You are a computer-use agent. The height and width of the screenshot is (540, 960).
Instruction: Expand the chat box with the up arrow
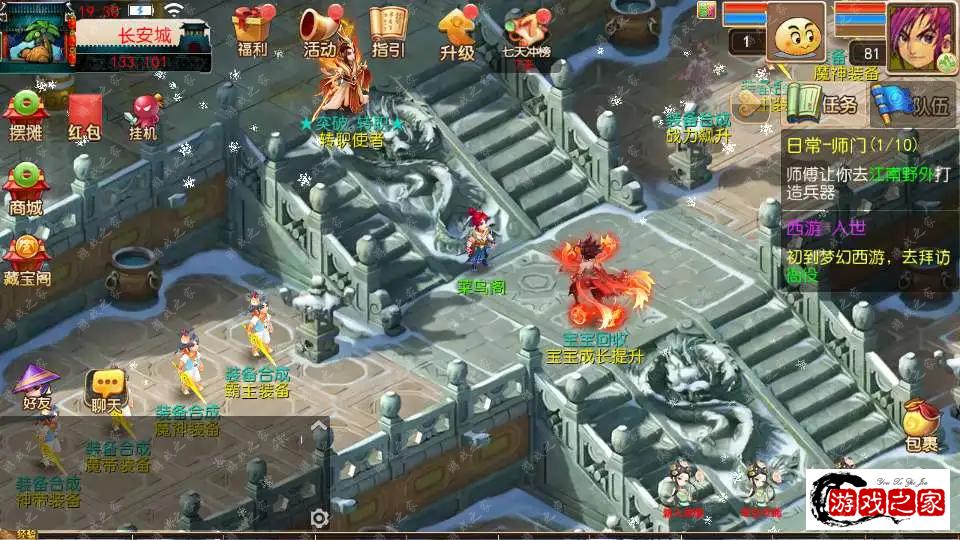point(320,428)
